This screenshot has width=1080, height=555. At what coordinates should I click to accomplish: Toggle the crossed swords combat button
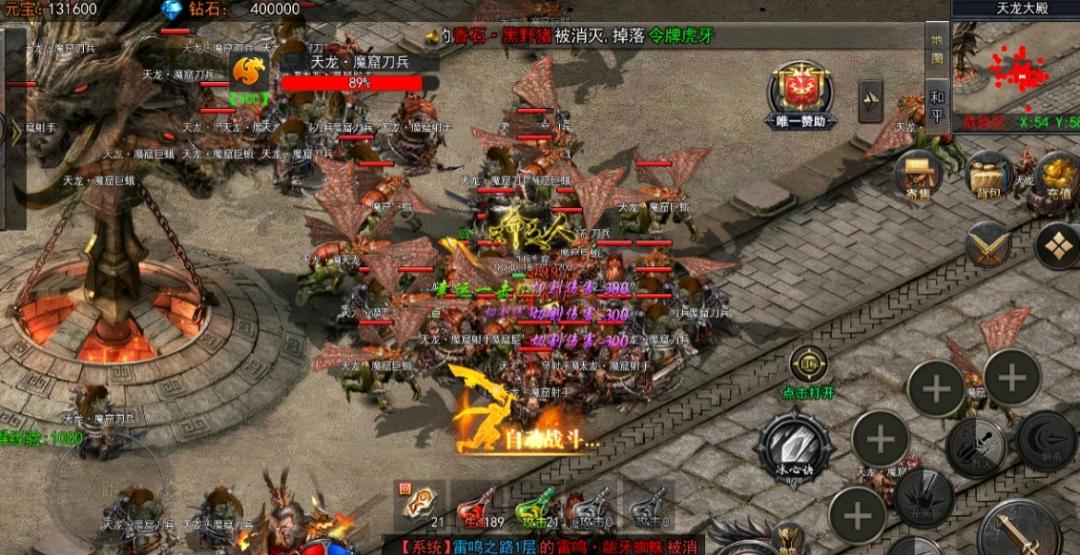point(988,244)
